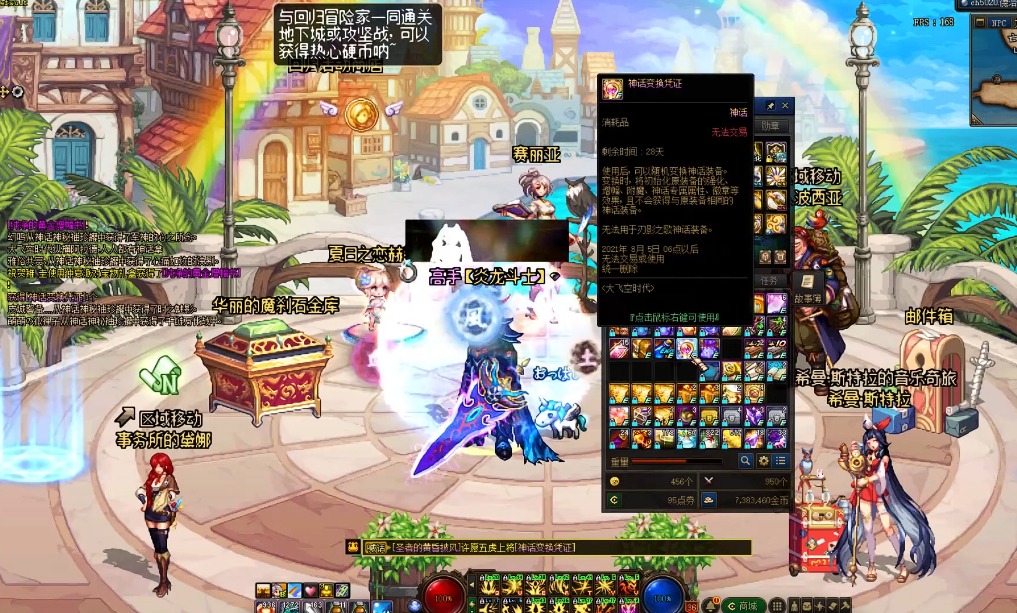Image resolution: width=1017 pixels, height=613 pixels.
Task: Click the gold coin event icon
Action: coord(361,113)
